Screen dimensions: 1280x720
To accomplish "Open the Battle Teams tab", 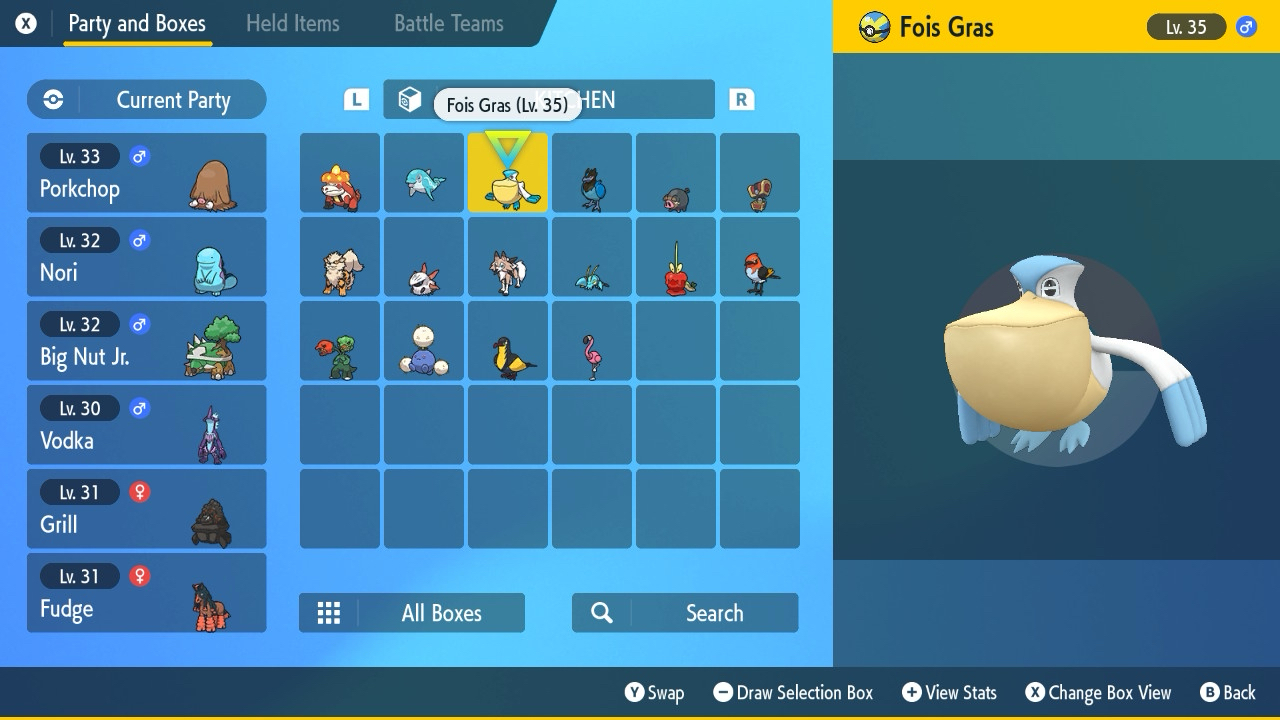I will (x=448, y=23).
